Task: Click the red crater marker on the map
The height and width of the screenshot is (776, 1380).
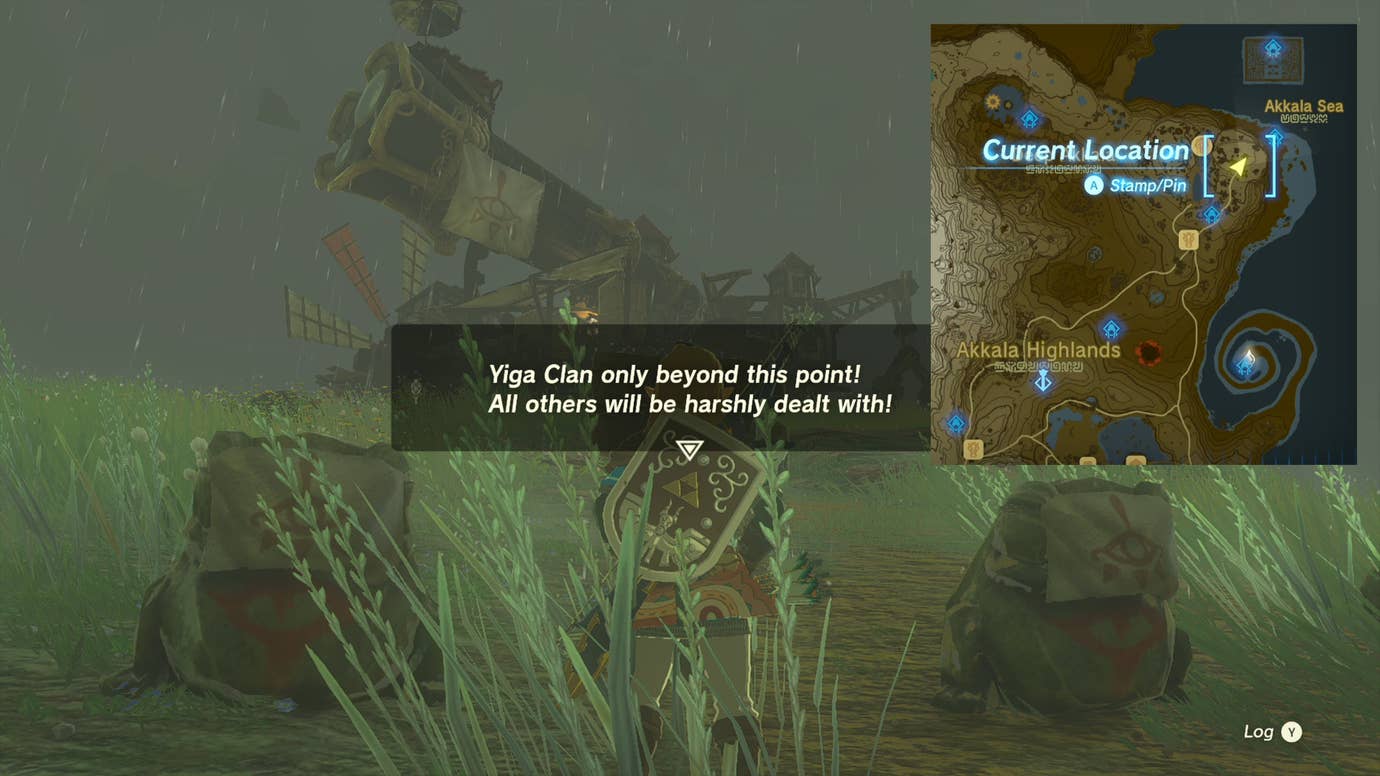Action: coord(1149,353)
